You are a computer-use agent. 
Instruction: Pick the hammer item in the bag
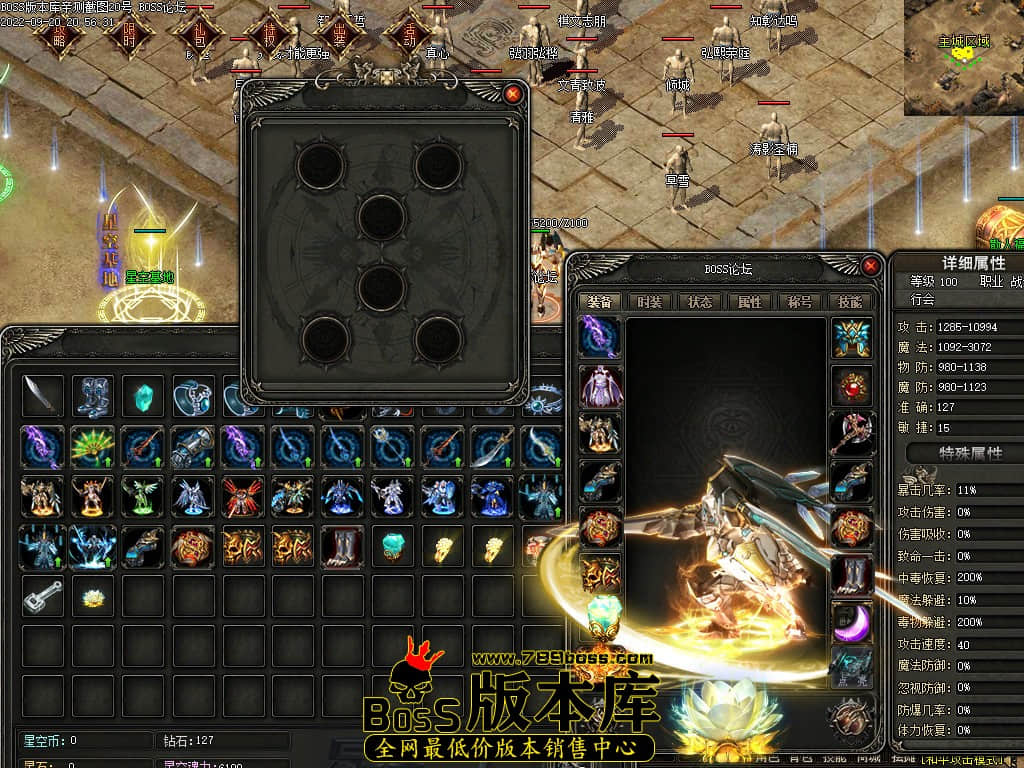[43, 597]
